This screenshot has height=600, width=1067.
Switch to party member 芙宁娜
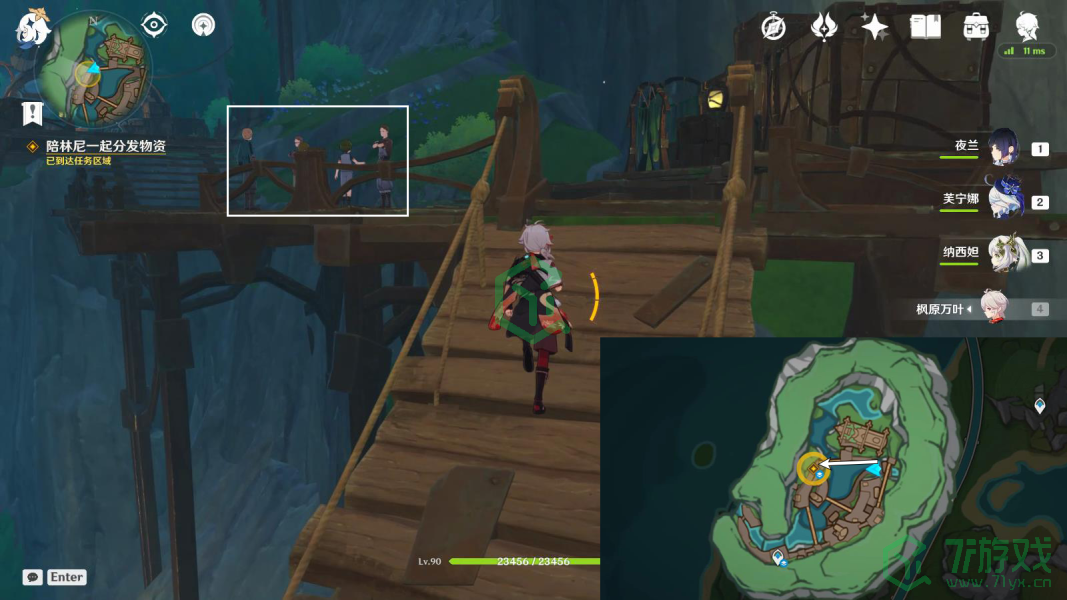click(x=1003, y=200)
